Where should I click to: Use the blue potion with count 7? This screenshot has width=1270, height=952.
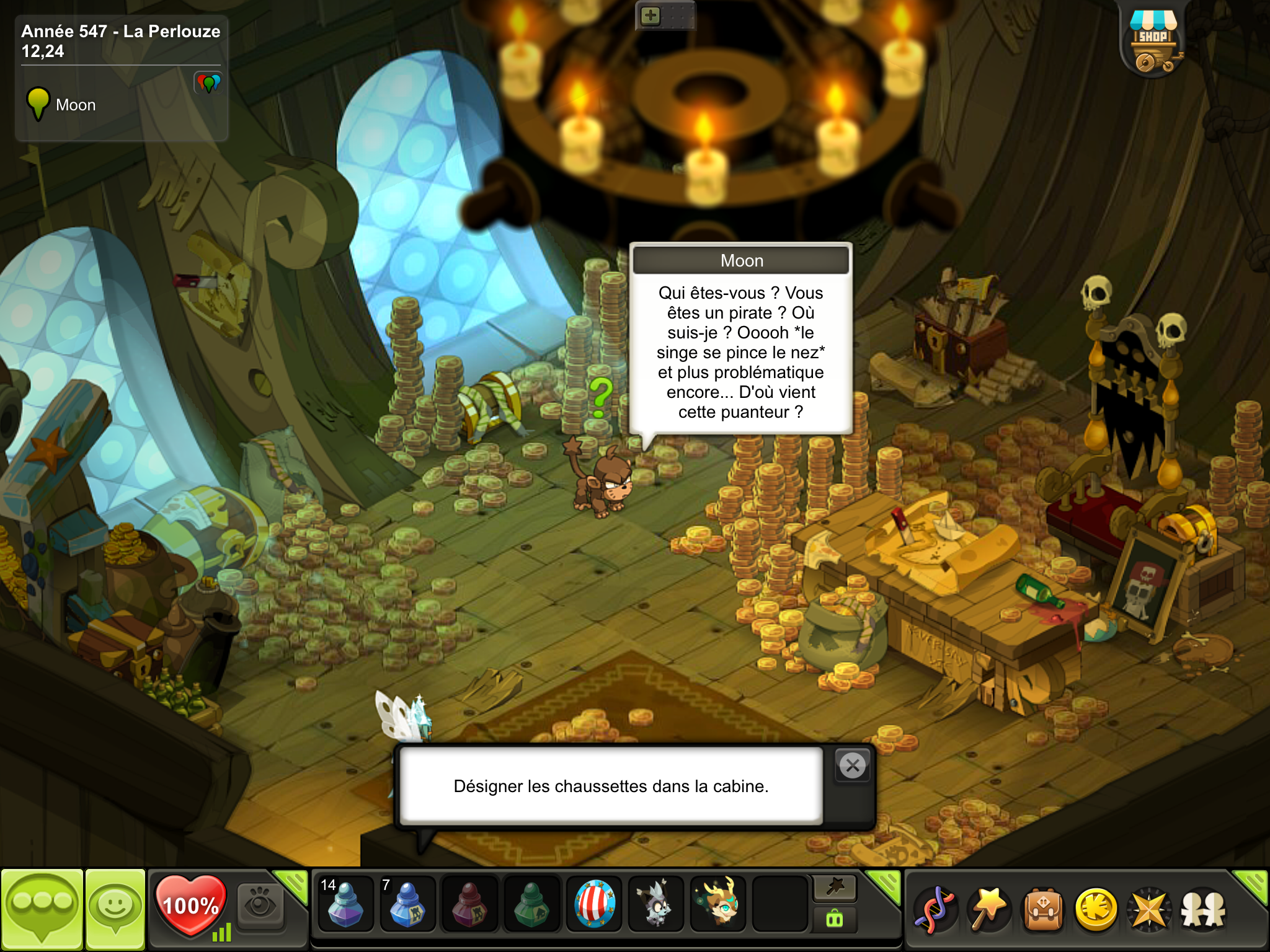point(407,904)
